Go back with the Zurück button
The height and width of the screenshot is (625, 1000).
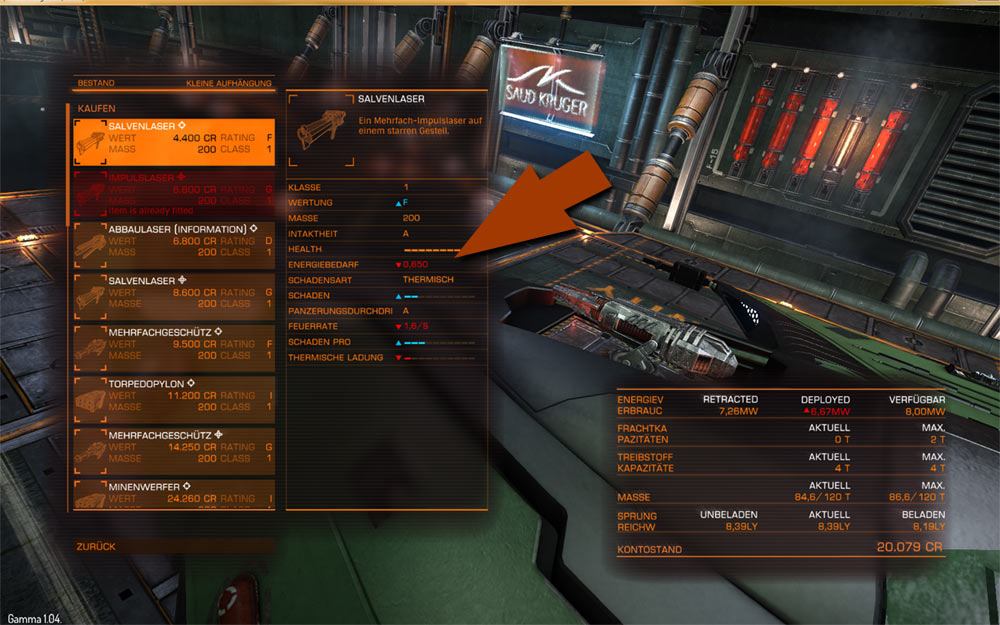pyautogui.click(x=96, y=547)
